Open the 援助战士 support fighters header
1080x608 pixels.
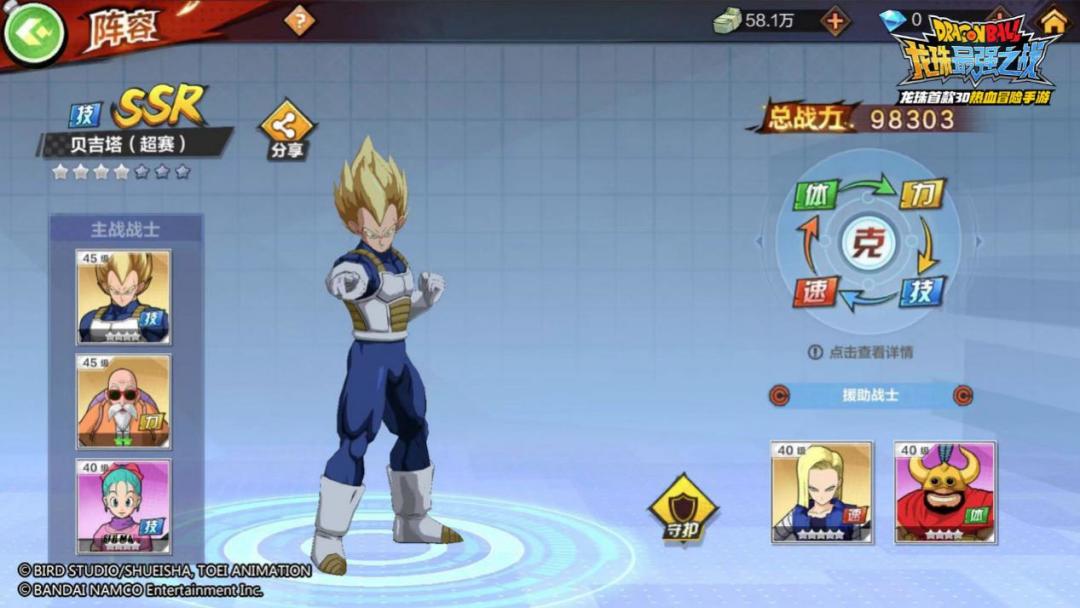coord(870,395)
